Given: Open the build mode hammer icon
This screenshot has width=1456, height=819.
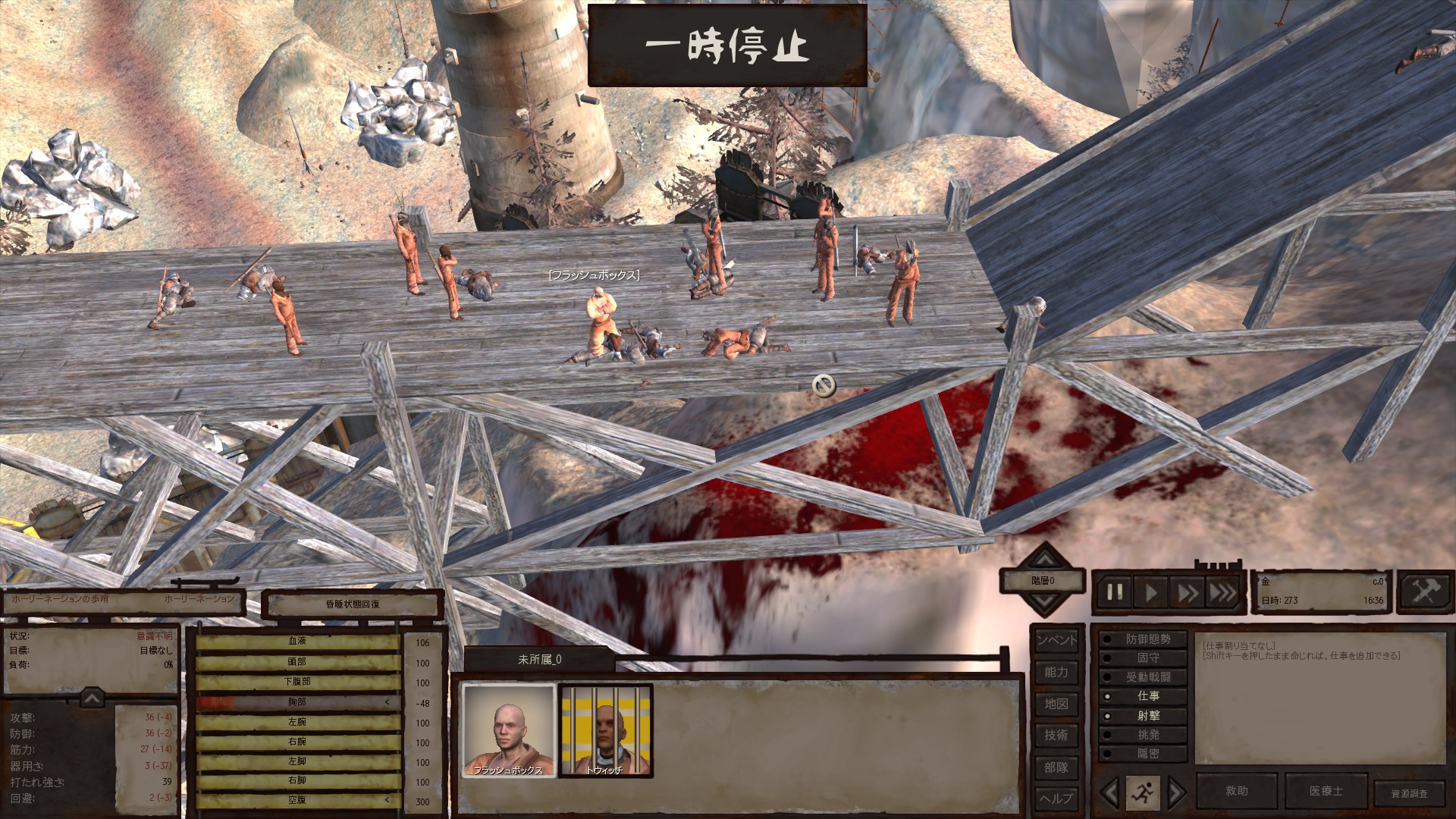Looking at the screenshot, I should pos(1424,591).
